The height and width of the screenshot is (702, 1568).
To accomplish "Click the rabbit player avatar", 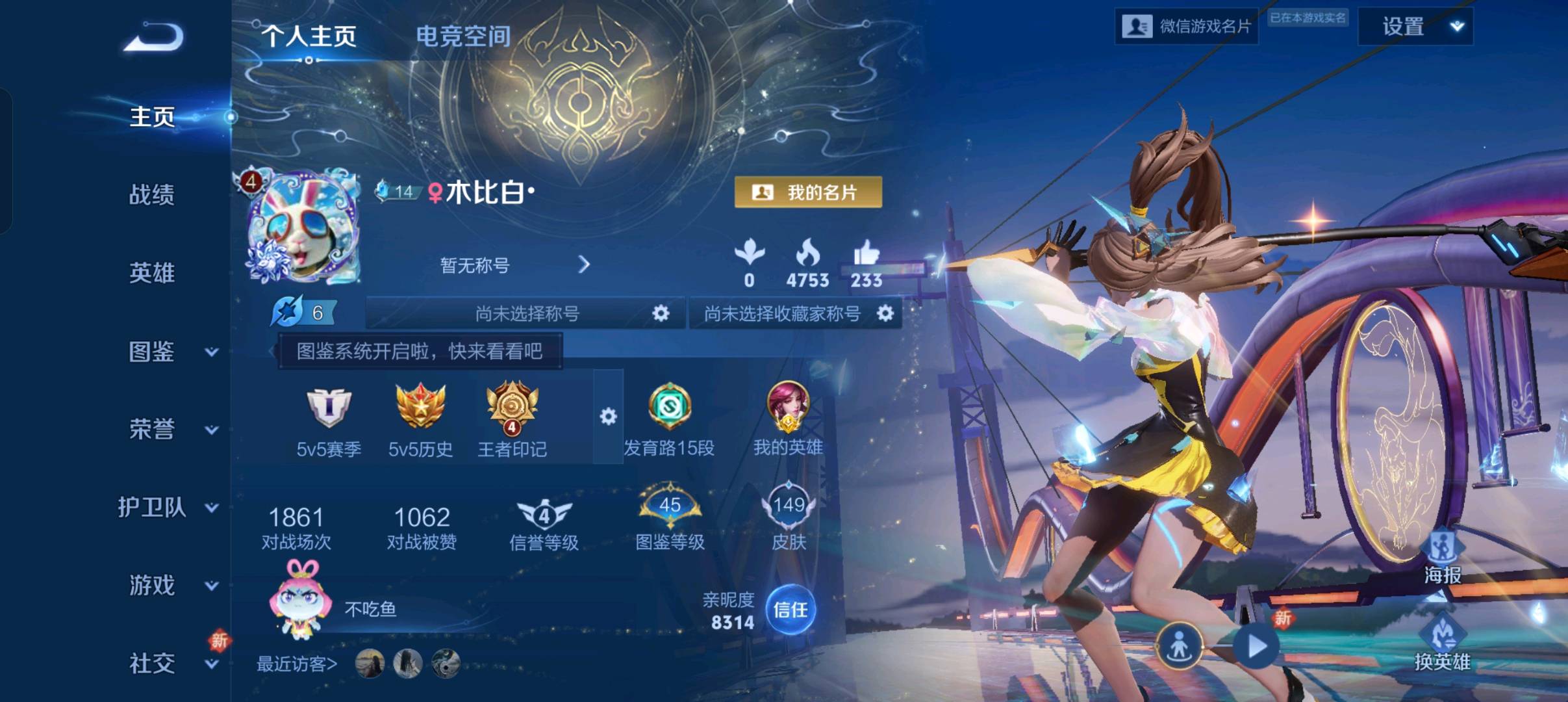I will coord(303,227).
